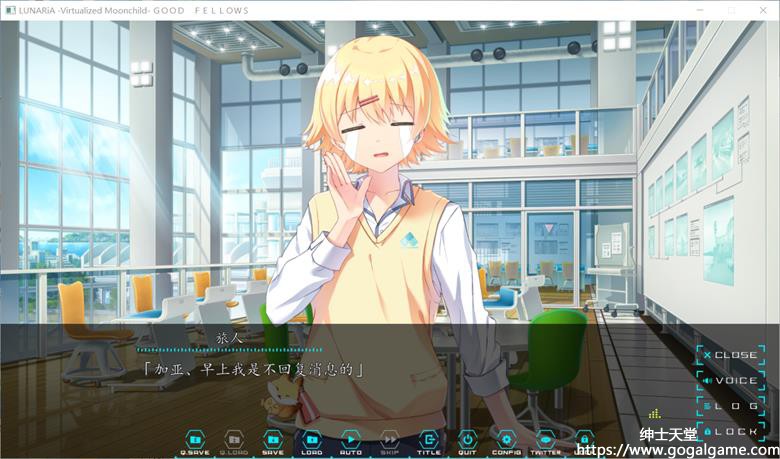This screenshot has height=459, width=780.
Task: Open the CONFIG settings
Action: 506,441
